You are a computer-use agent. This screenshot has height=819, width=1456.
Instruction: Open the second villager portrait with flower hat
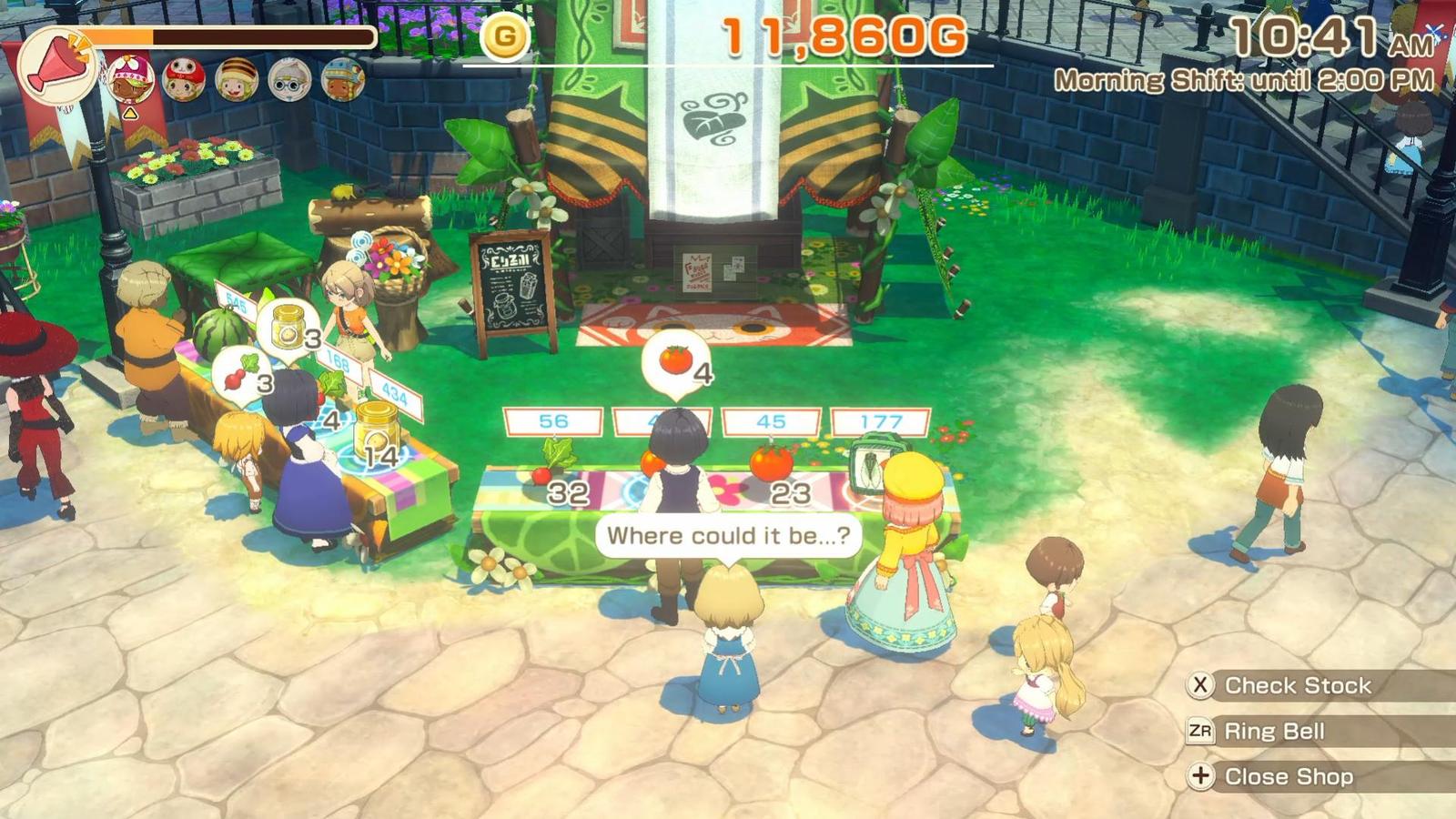pos(133,77)
